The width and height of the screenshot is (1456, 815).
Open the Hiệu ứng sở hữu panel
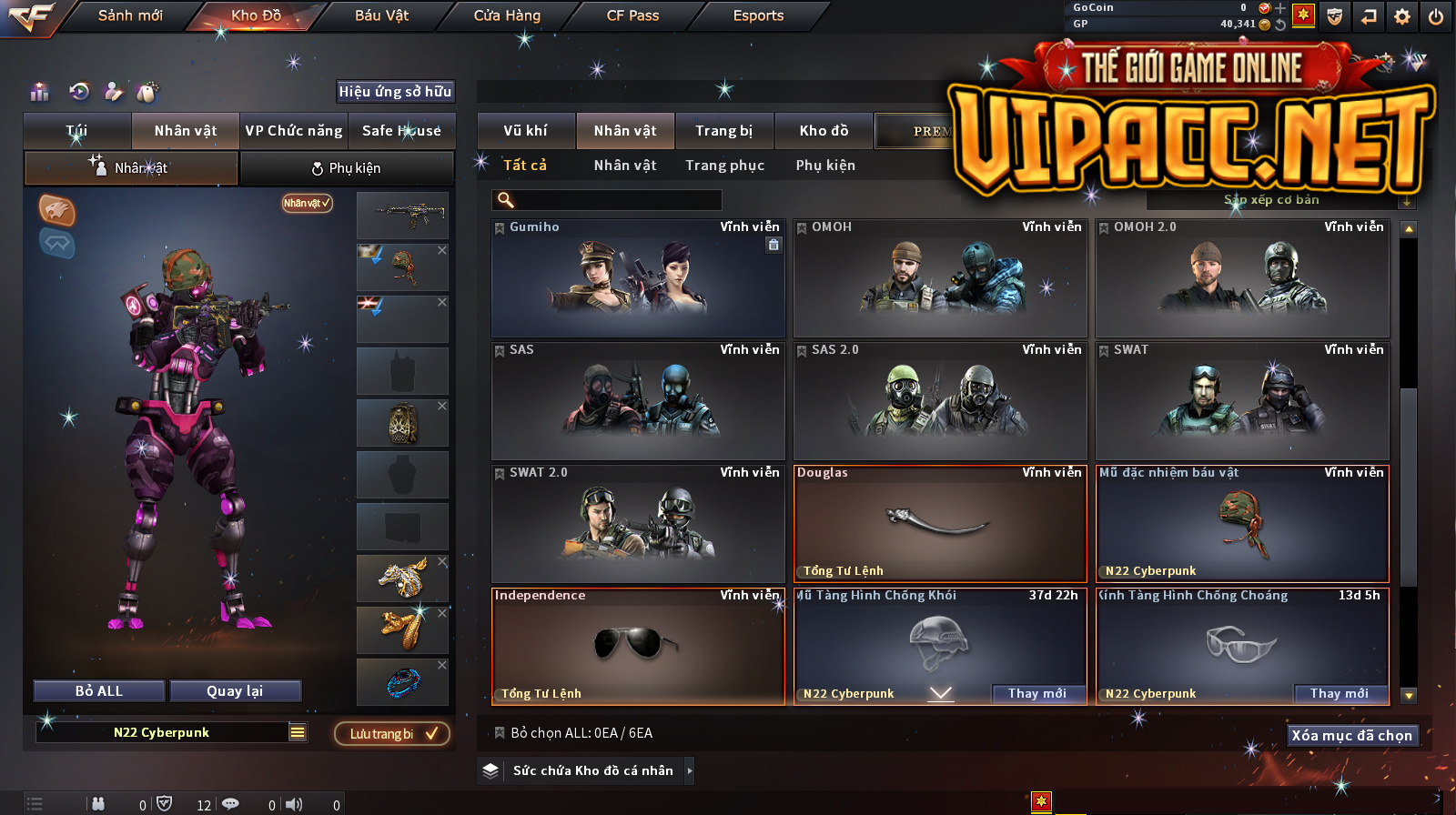(395, 92)
